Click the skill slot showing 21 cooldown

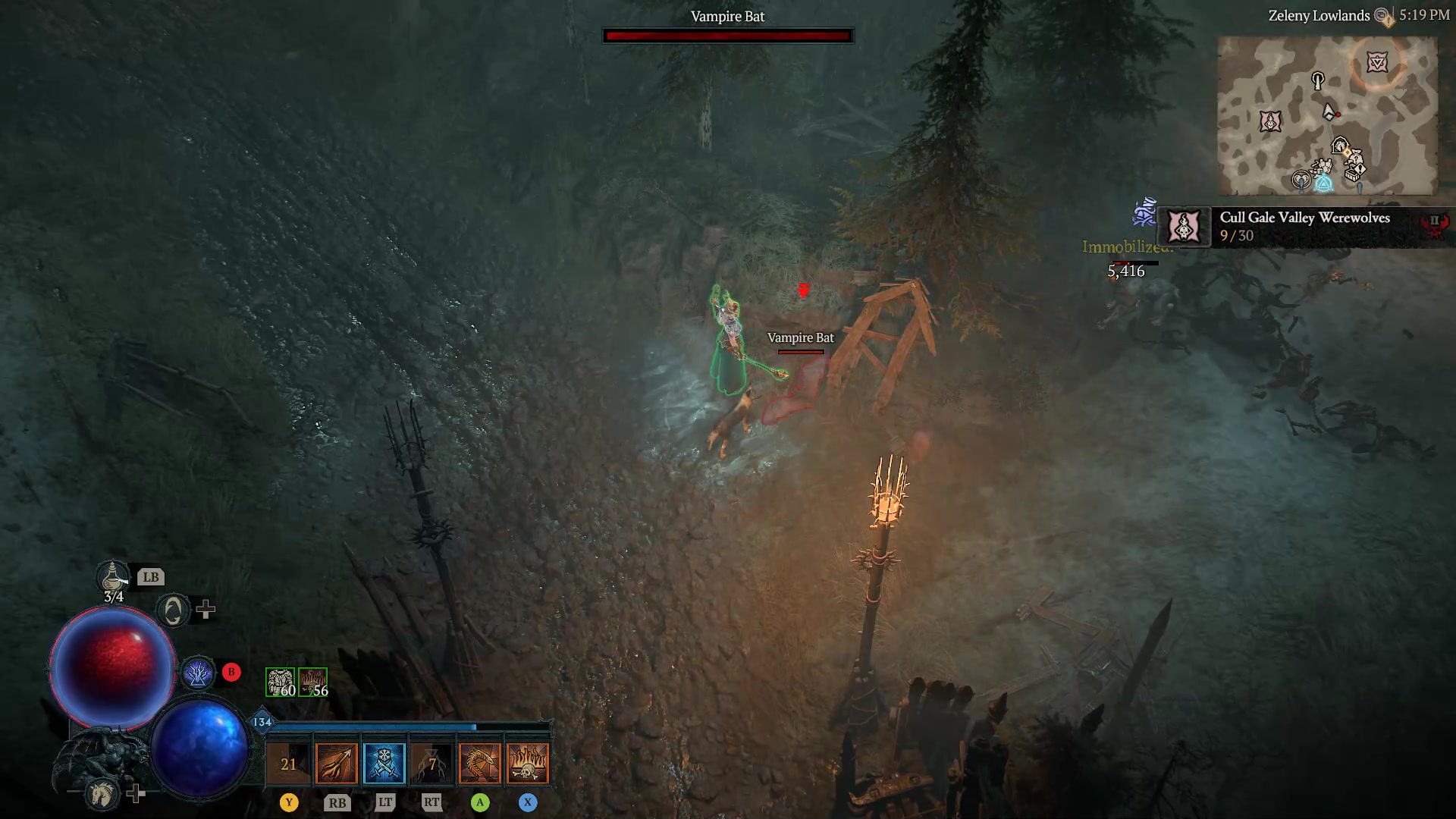(289, 763)
